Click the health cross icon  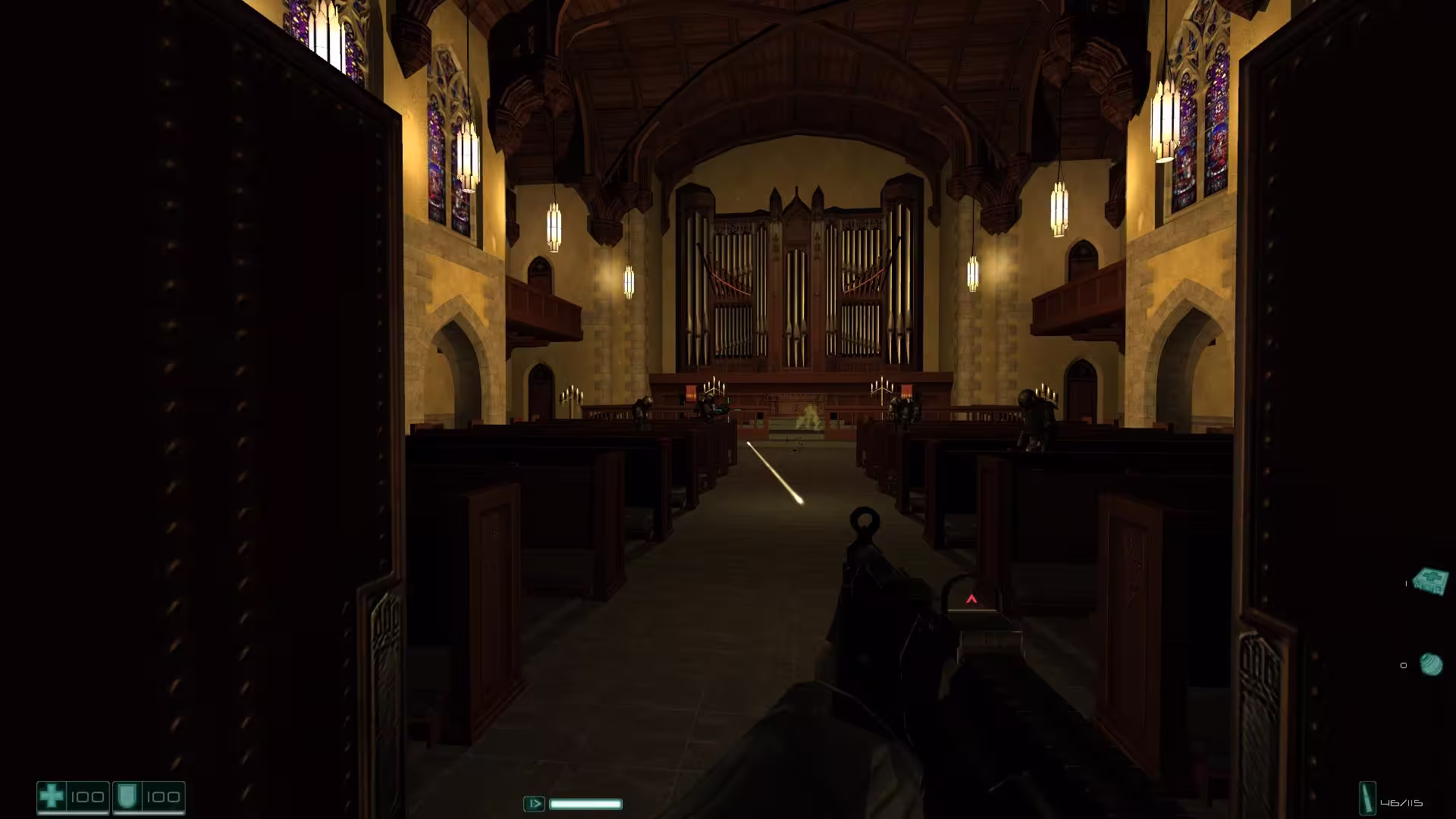52,797
